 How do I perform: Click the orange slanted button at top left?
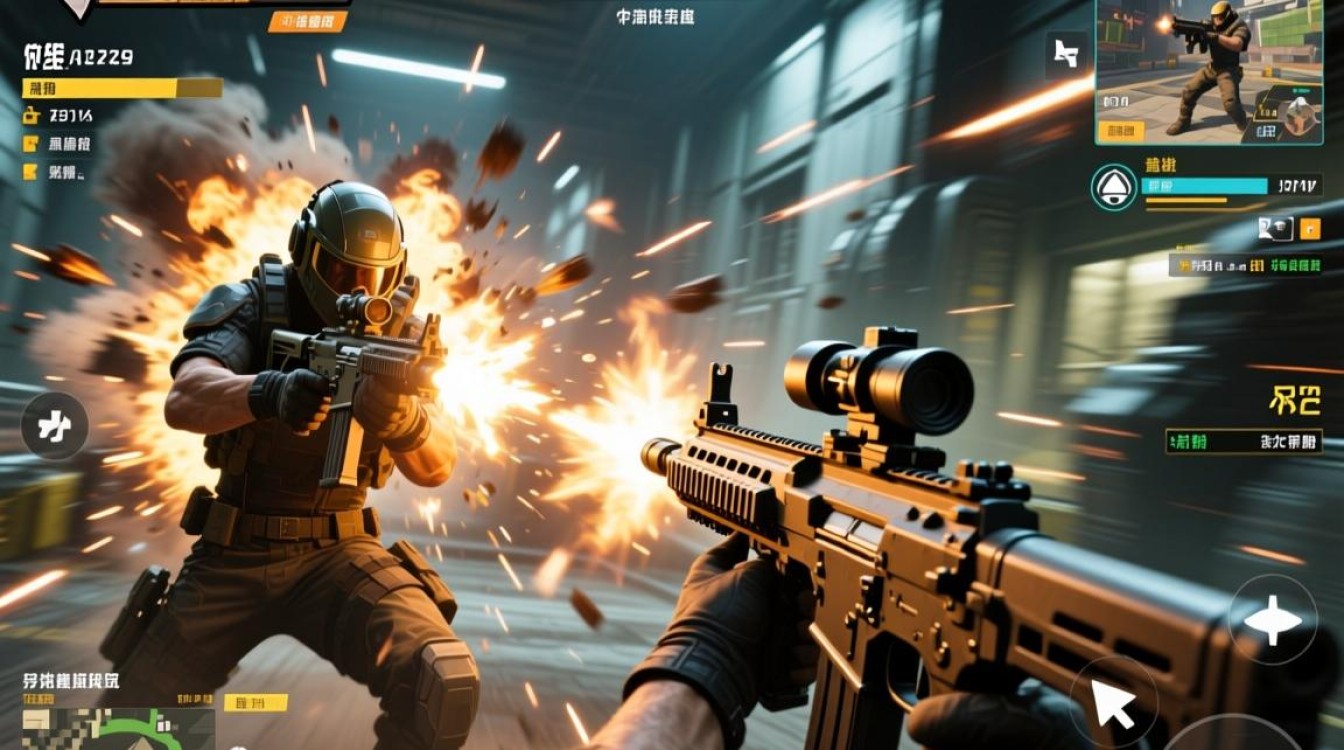[x=310, y=21]
